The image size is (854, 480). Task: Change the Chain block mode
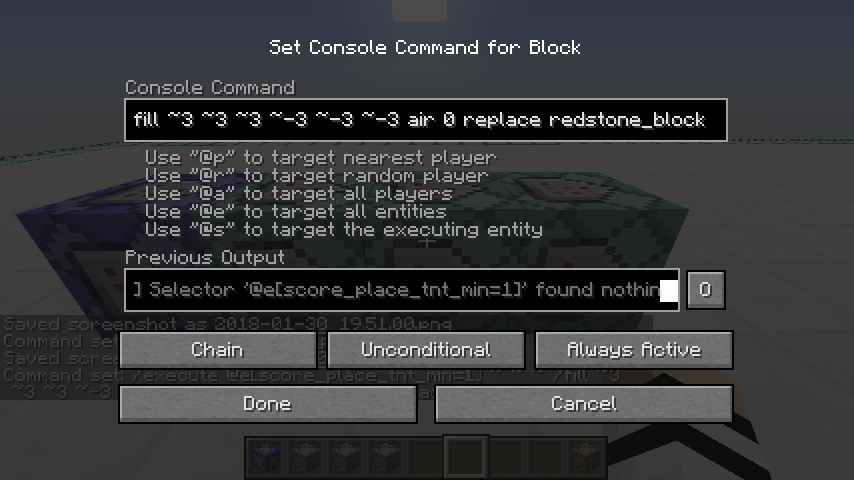[x=217, y=350]
